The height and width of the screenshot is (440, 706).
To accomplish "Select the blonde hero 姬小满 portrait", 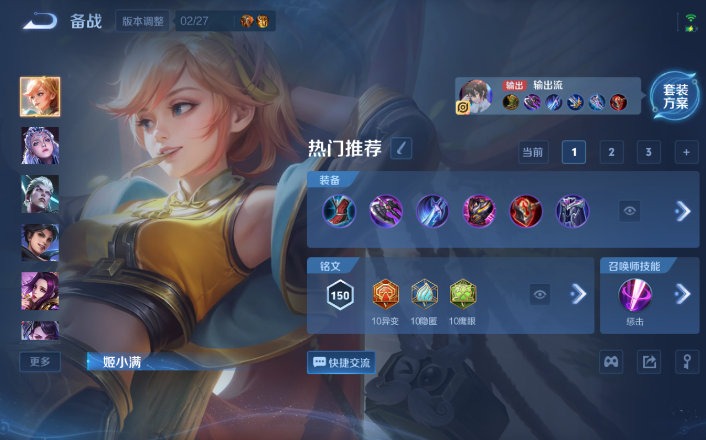I will point(40,97).
